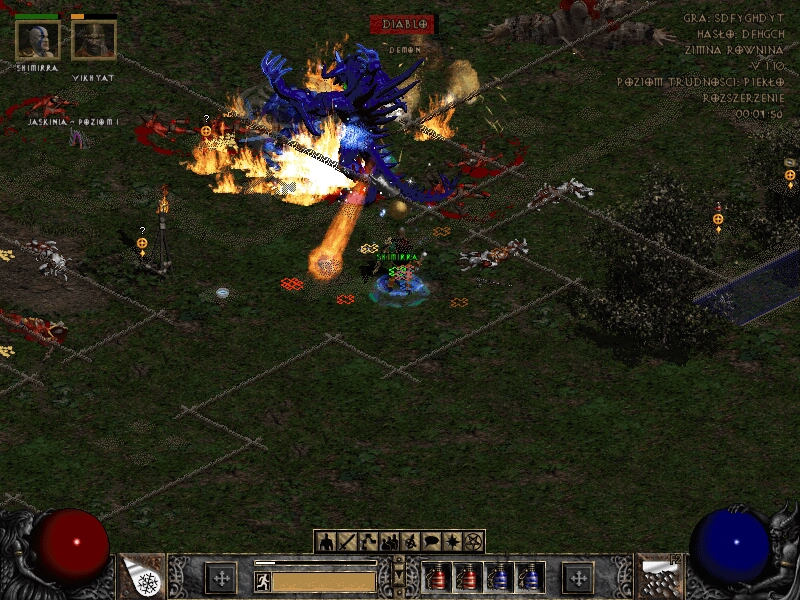800x600 pixels.
Task: Select the right-click skill icon
Action: 659,577
